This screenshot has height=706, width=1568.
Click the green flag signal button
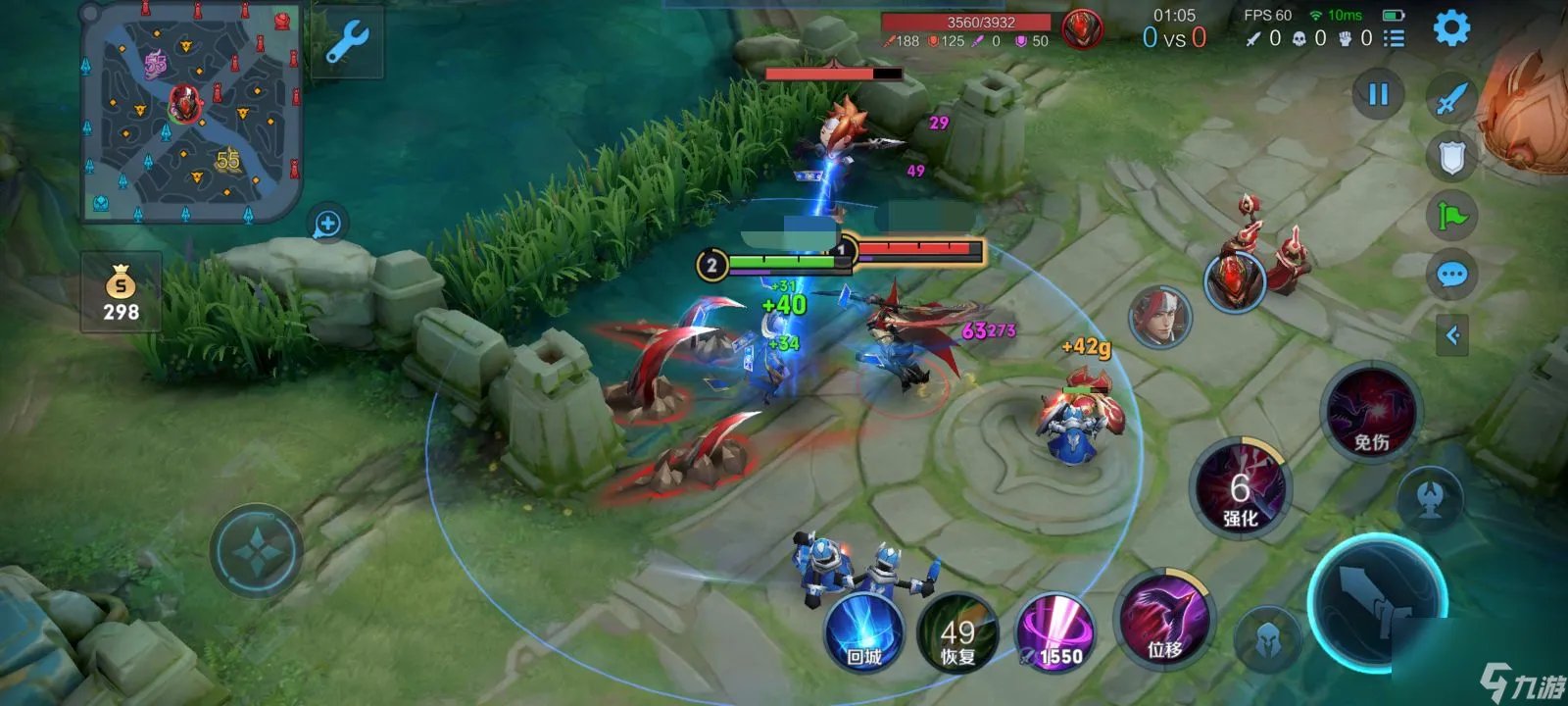1451,215
